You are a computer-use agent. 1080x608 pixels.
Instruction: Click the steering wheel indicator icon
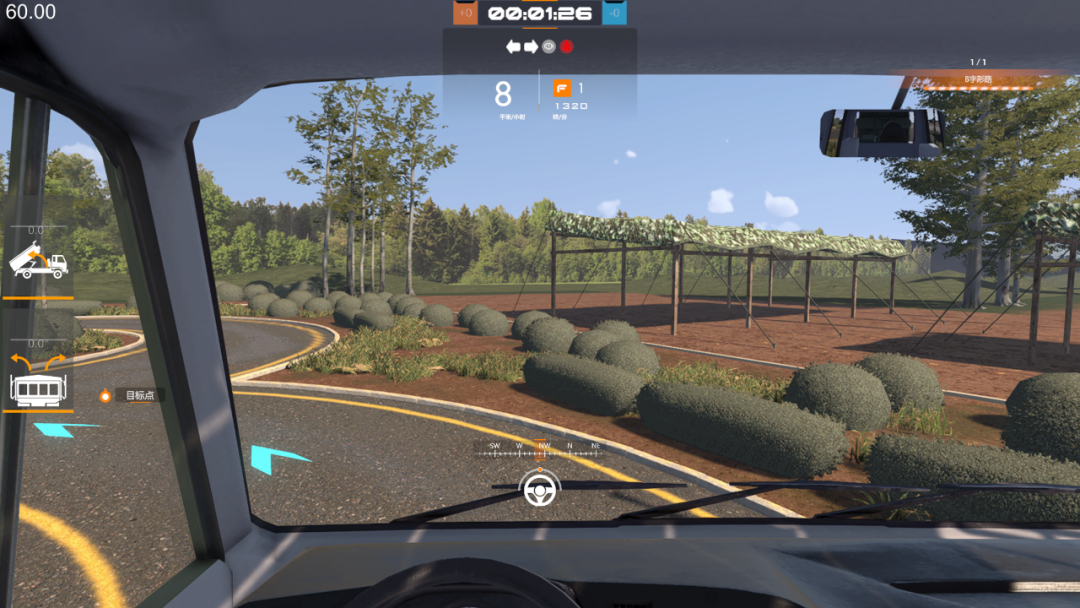pyautogui.click(x=540, y=489)
